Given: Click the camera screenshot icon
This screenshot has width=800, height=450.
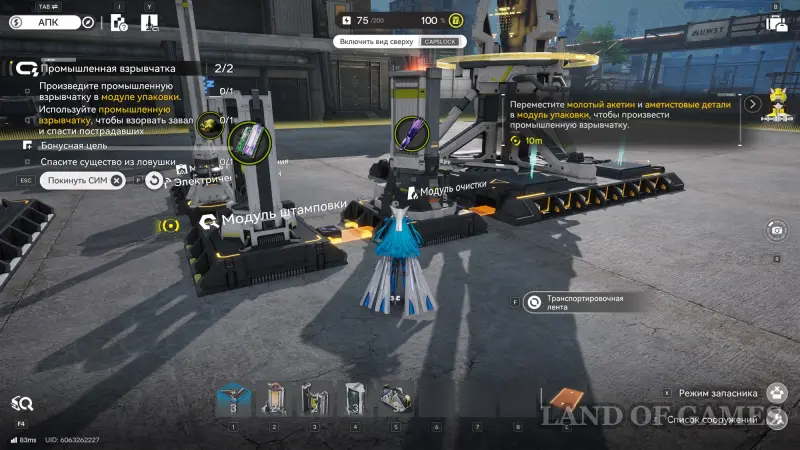Looking at the screenshot, I should click(x=776, y=231).
